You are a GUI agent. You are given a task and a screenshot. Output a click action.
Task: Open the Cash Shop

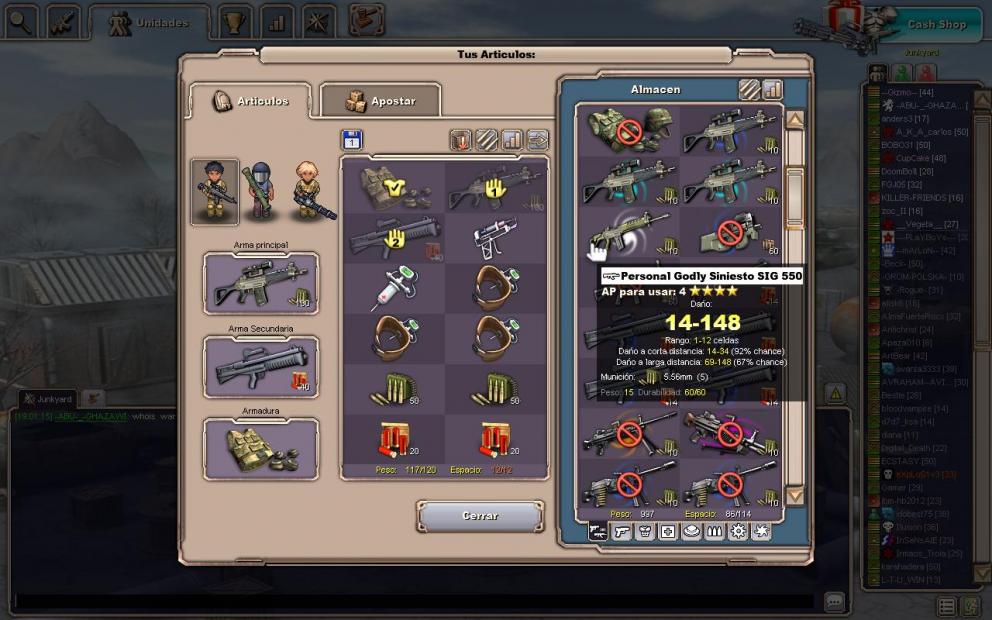935,24
